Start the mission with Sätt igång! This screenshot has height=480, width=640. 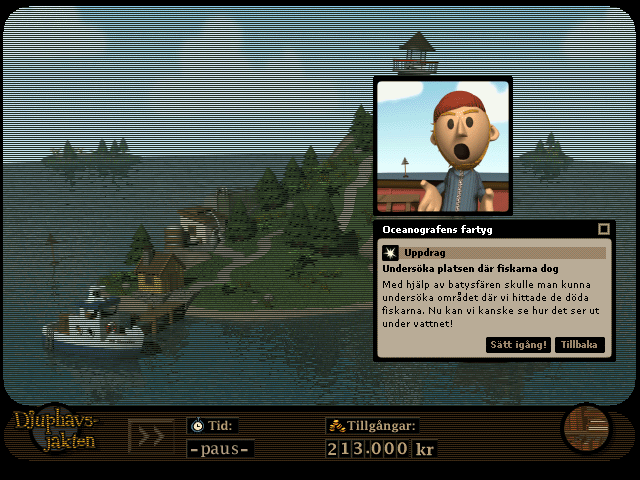coord(519,344)
